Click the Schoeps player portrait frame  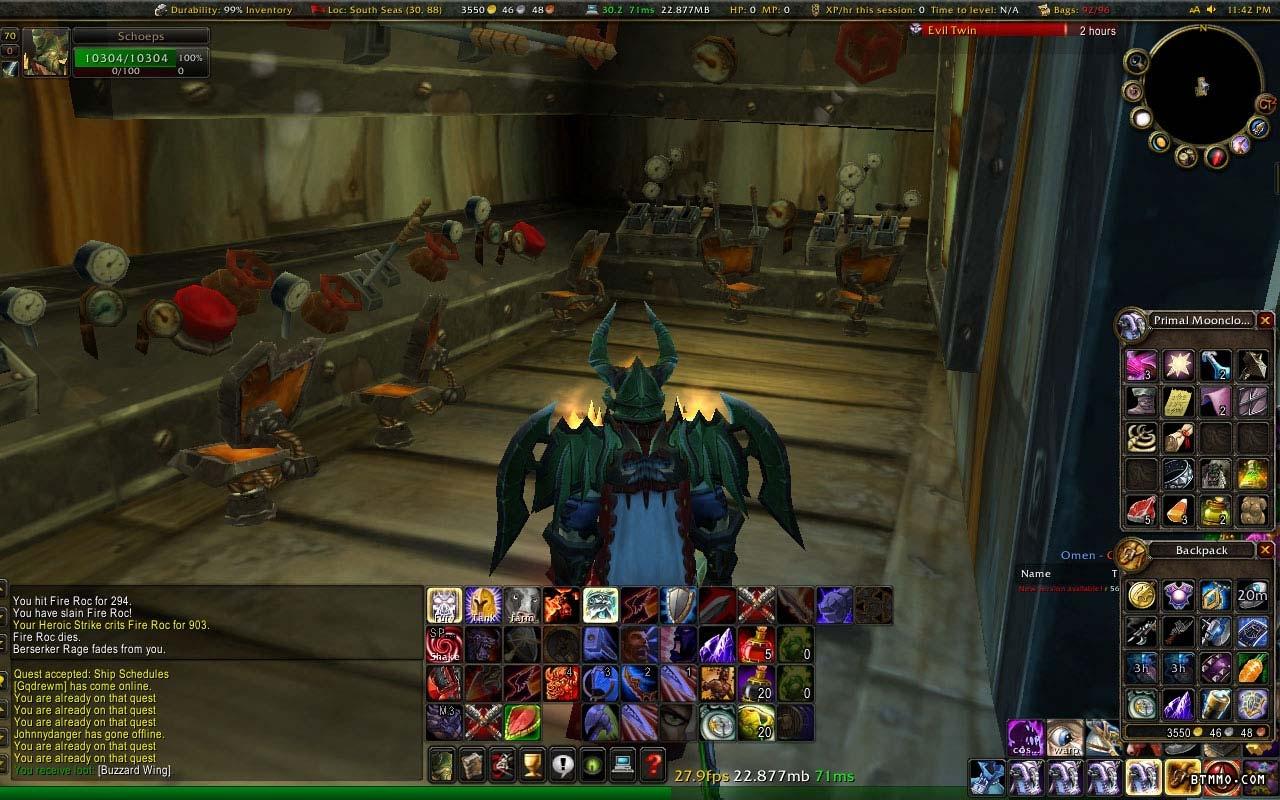46,53
